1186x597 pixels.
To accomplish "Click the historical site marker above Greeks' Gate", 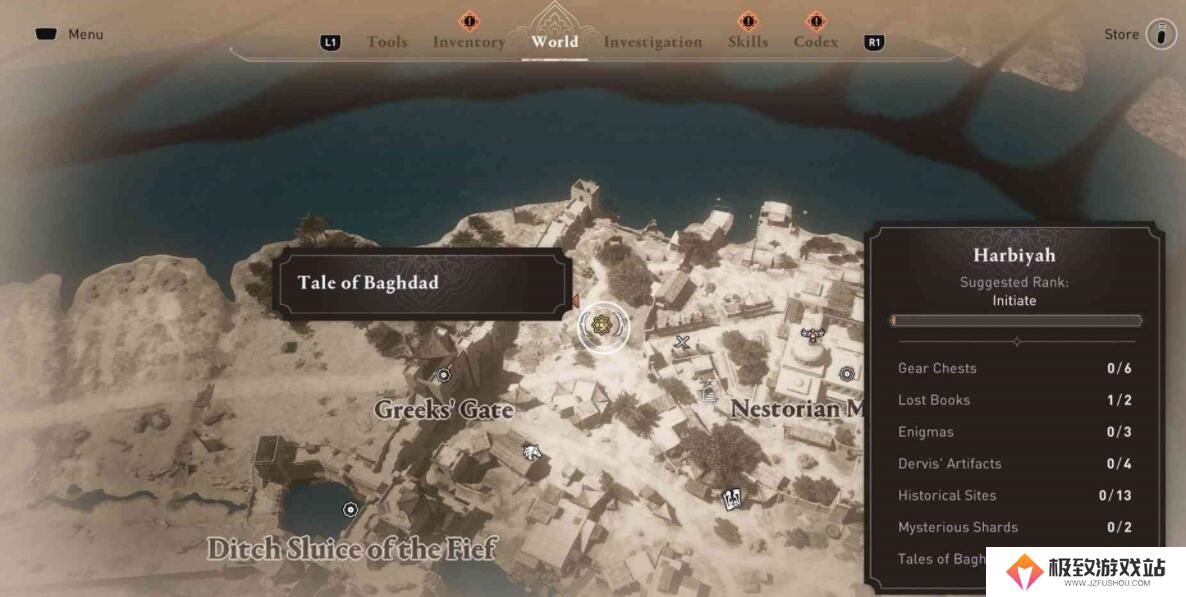I will click(x=444, y=375).
